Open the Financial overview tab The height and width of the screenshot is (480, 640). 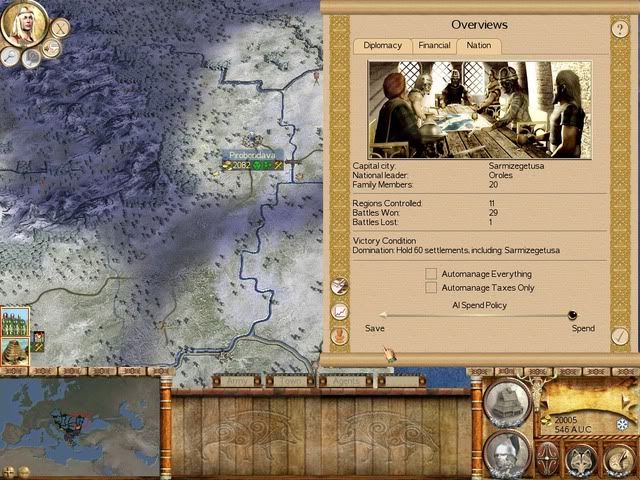[434, 45]
